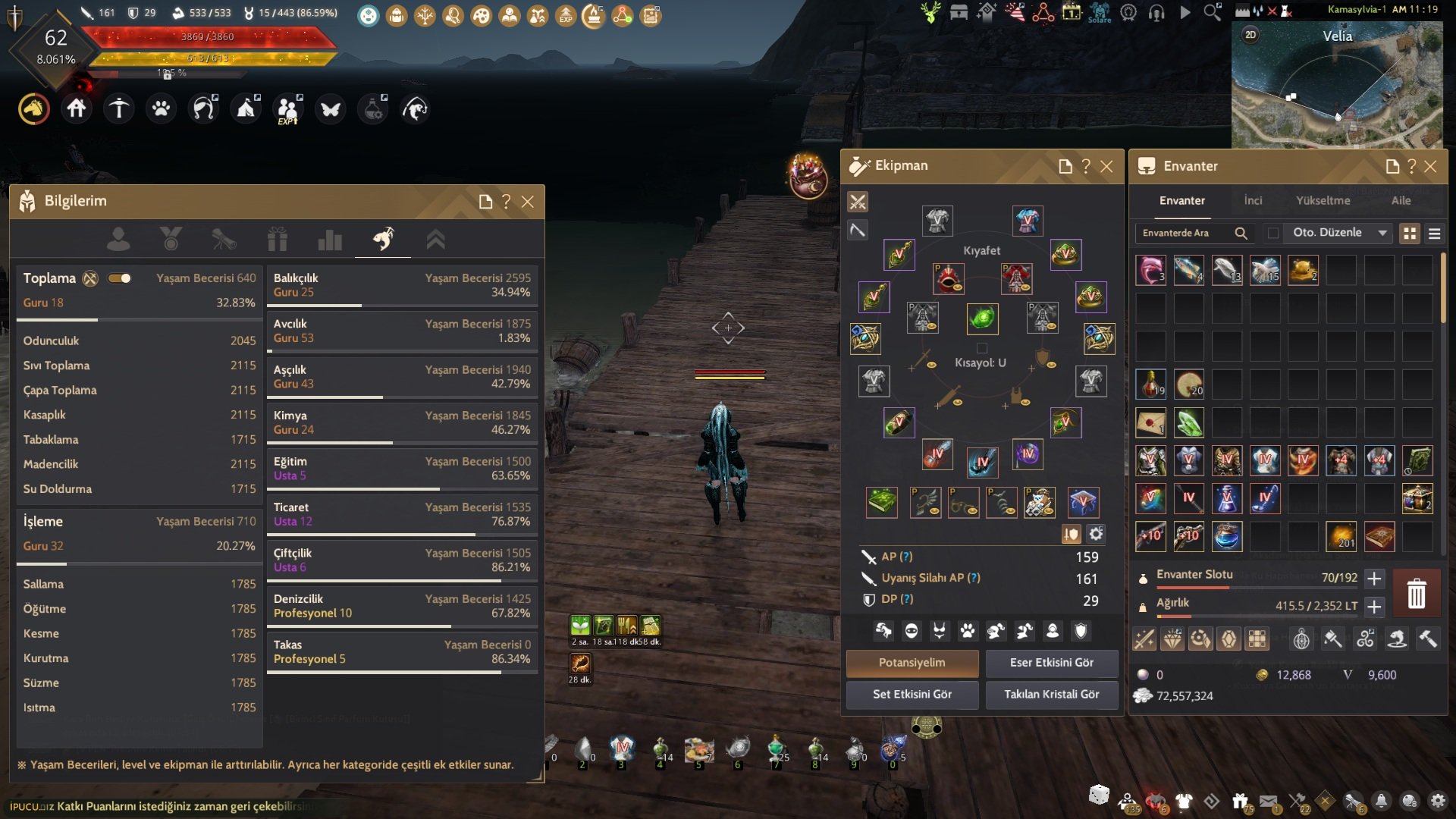Click the butterfly icon in the top menu row

click(x=330, y=108)
